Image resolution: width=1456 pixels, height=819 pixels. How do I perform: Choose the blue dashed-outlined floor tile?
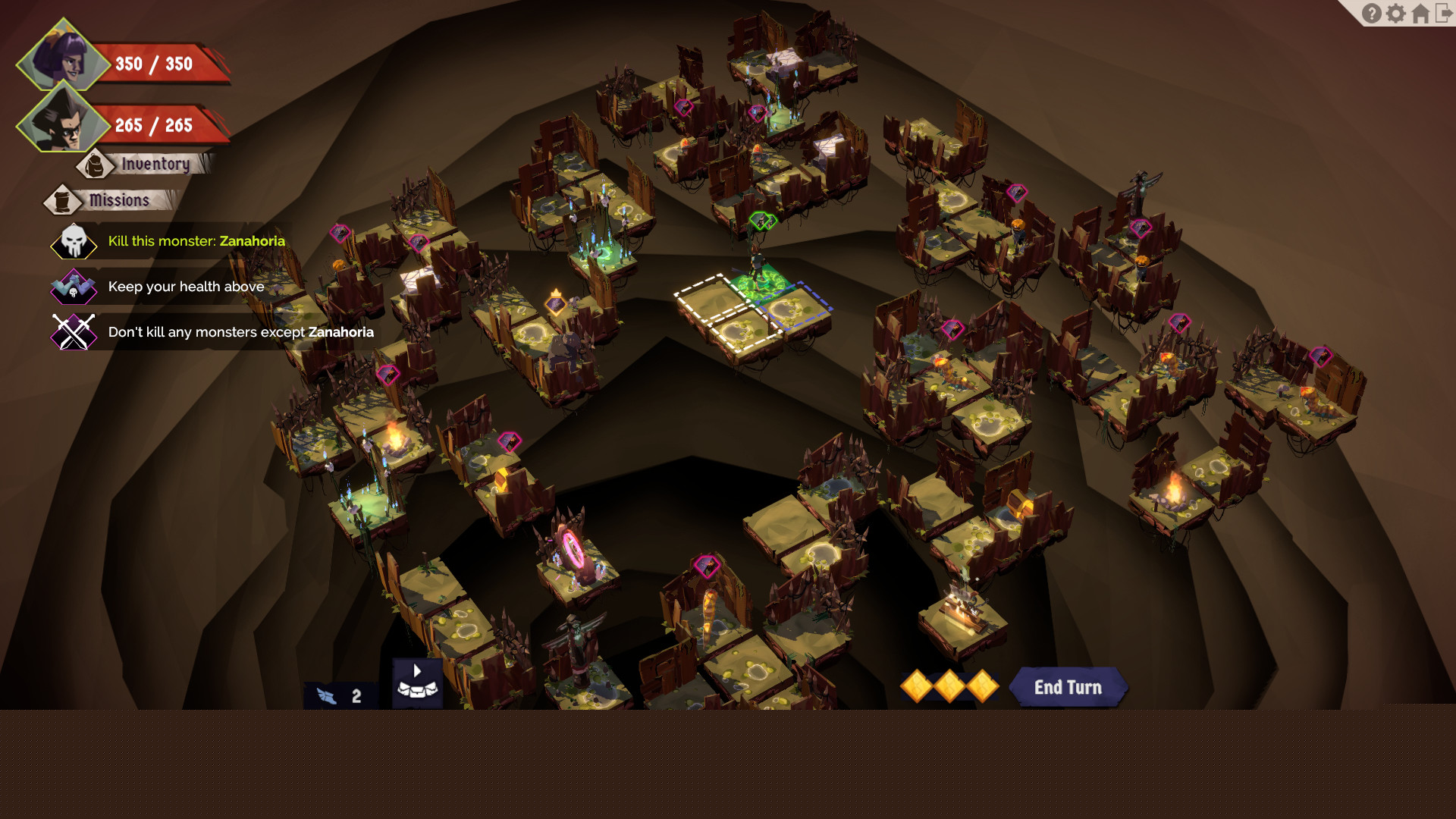tap(796, 307)
